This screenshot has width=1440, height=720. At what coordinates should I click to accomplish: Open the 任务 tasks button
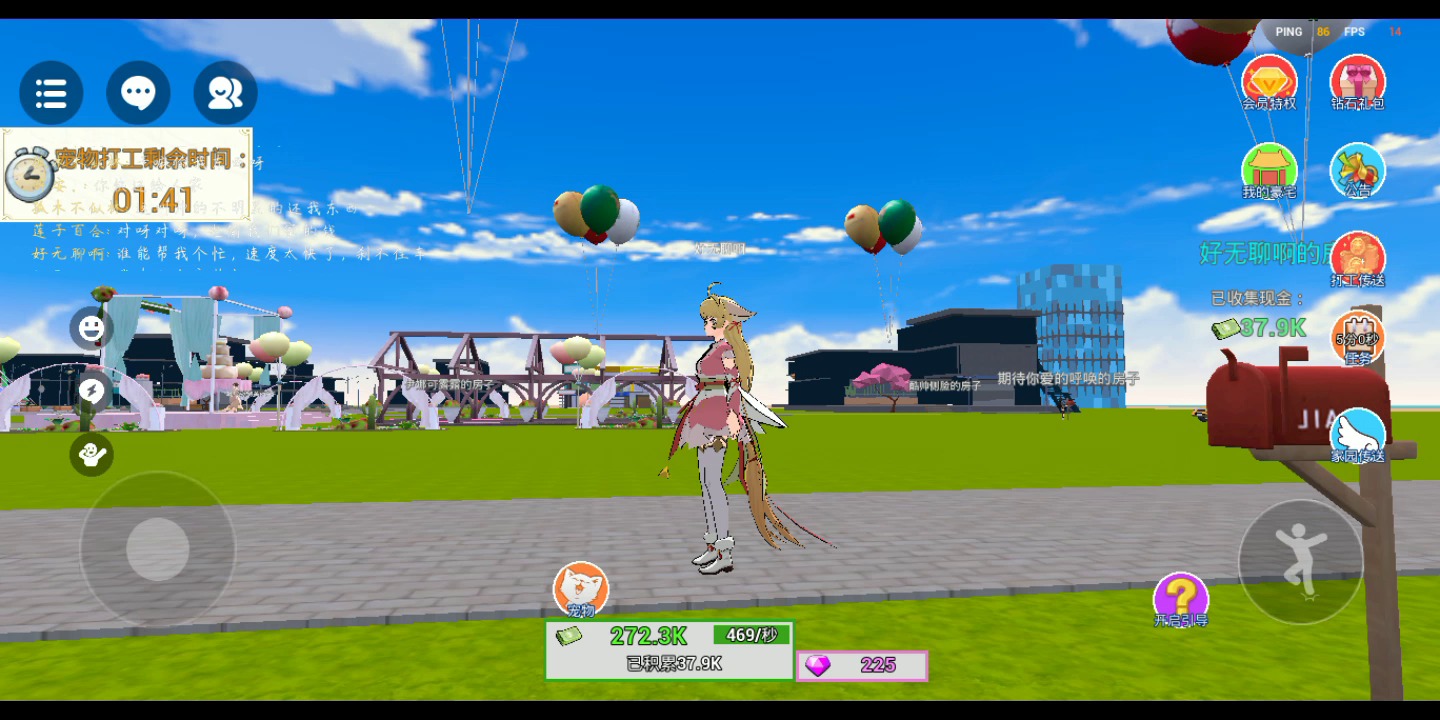(1357, 338)
